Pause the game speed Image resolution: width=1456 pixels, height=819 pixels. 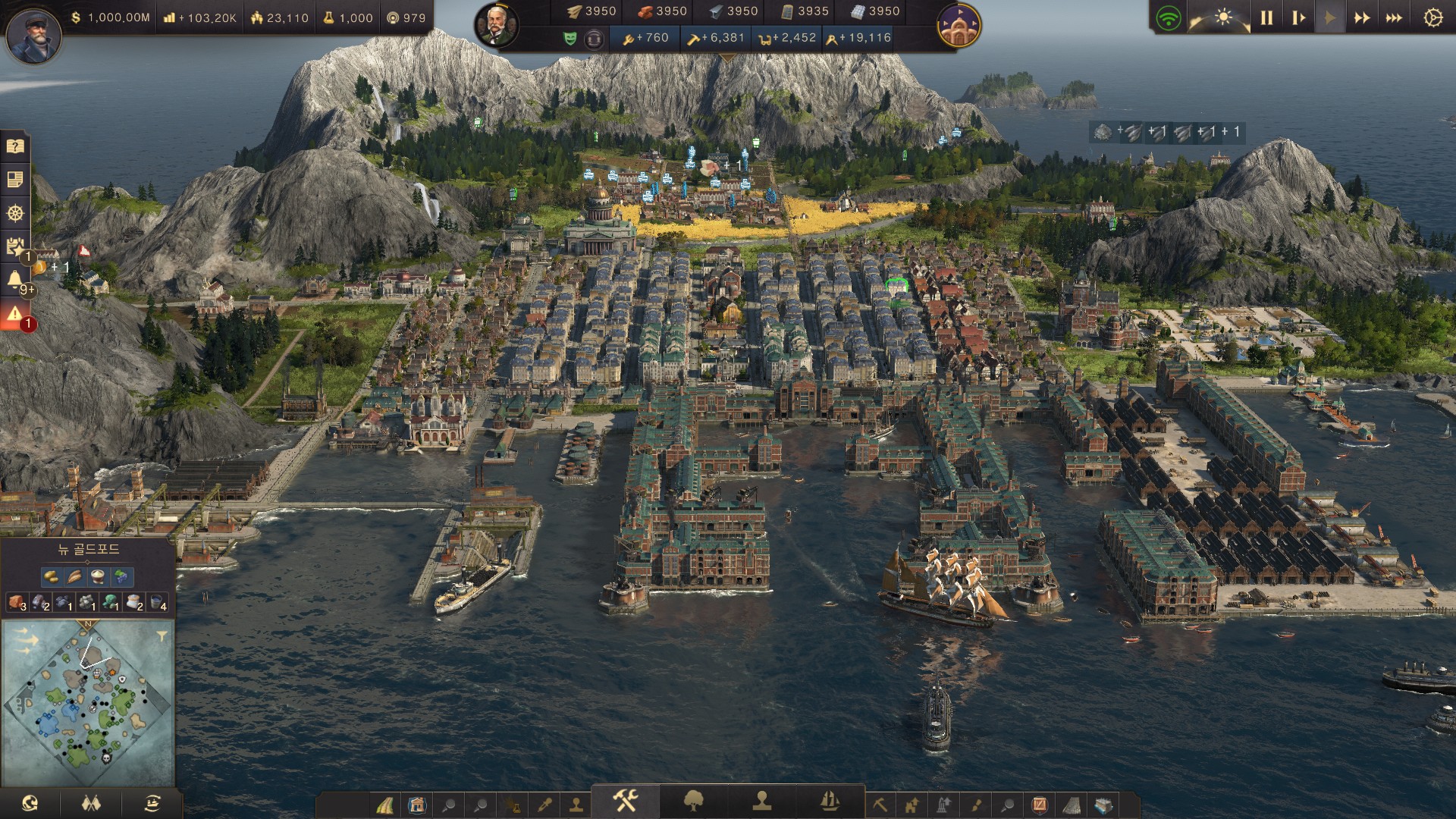[x=1266, y=17]
